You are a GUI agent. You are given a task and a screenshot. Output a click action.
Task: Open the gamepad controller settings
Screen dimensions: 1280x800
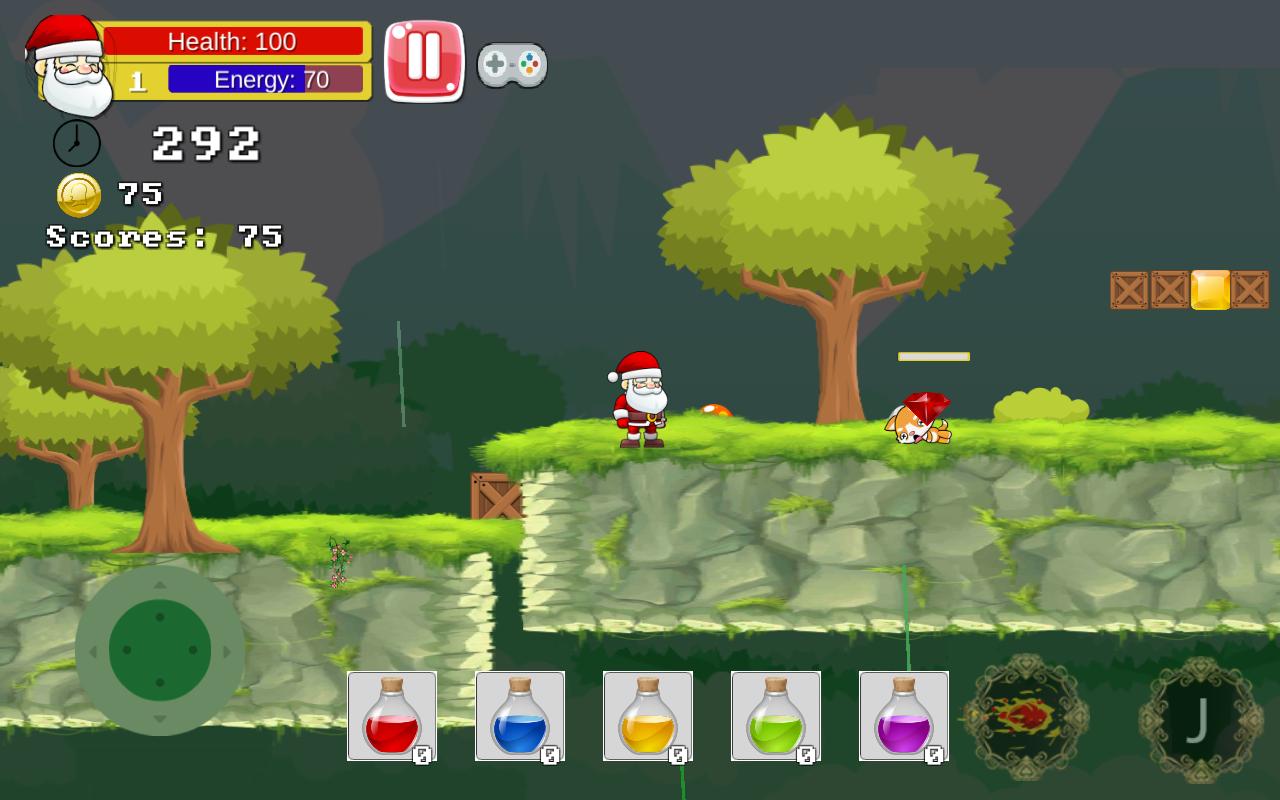coord(511,65)
